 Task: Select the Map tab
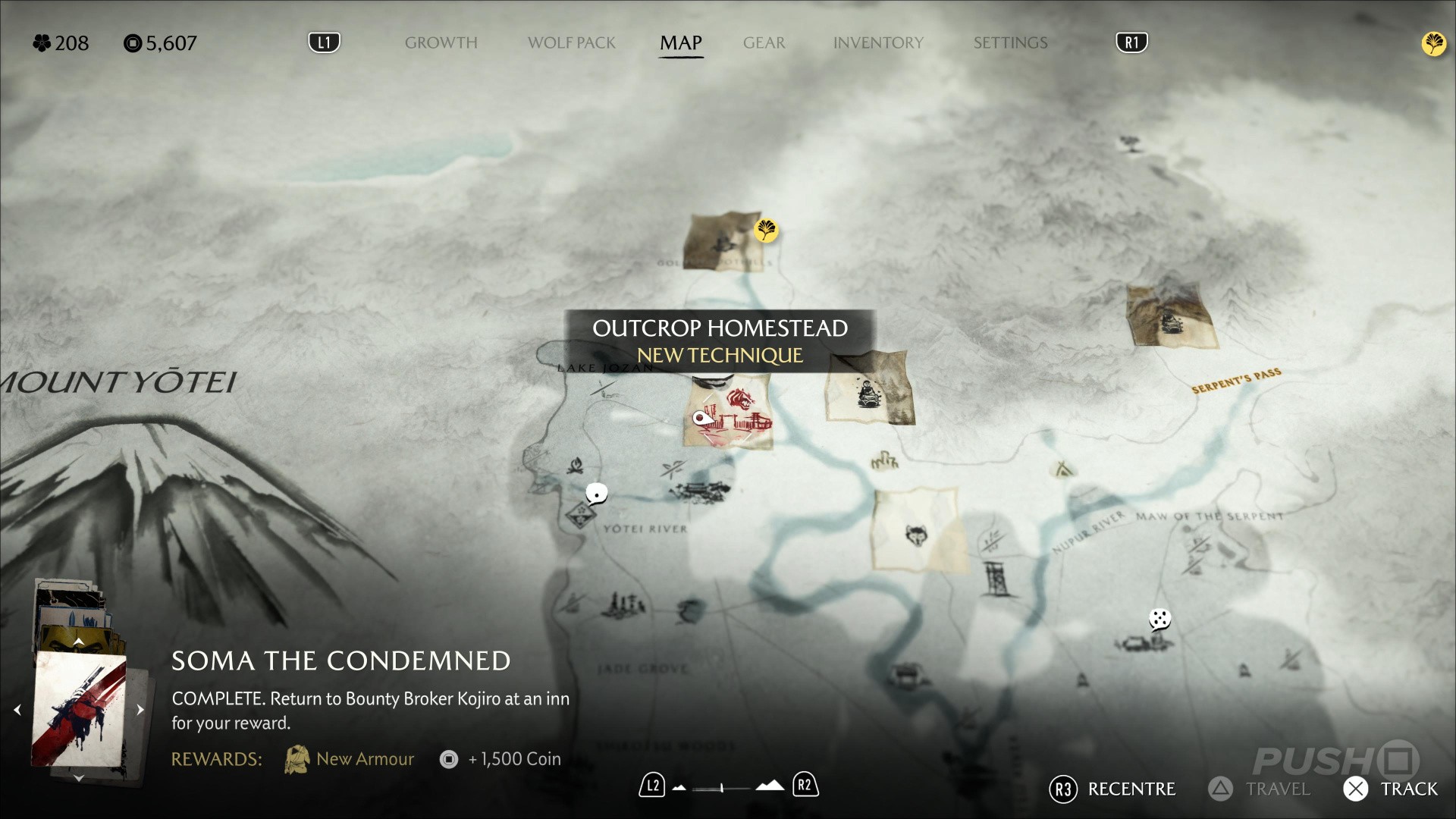[x=680, y=43]
